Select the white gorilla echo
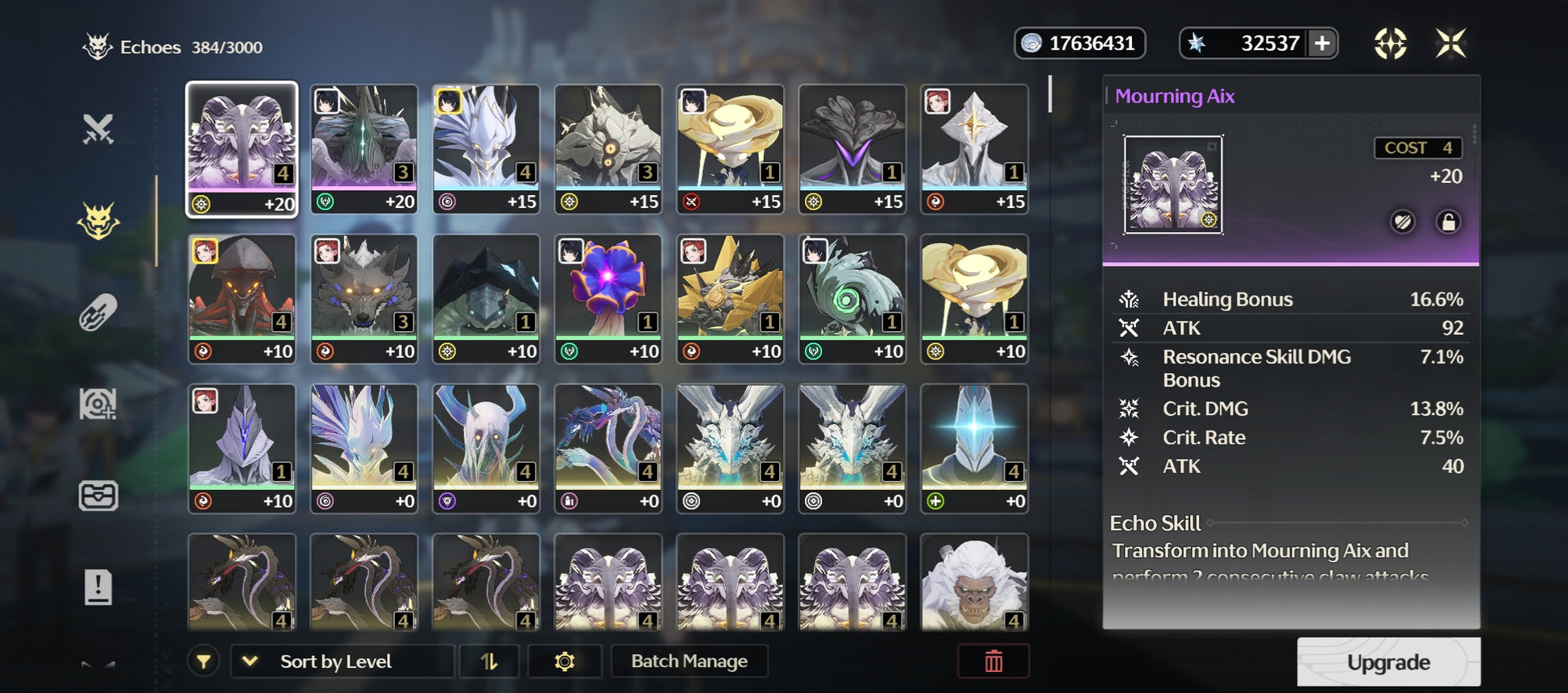Image resolution: width=1568 pixels, height=693 pixels. point(973,582)
